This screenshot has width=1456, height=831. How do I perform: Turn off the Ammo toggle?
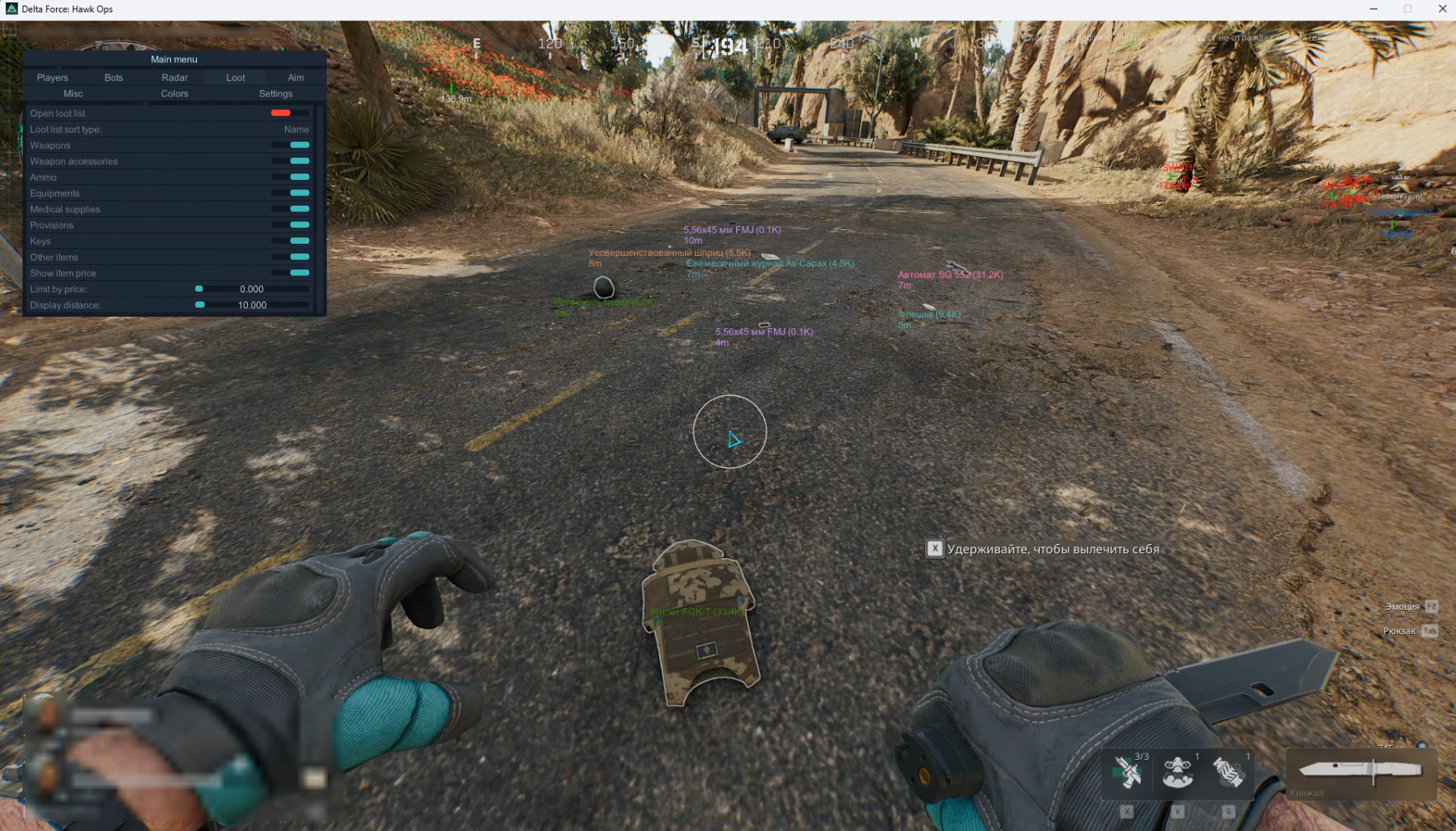click(290, 177)
